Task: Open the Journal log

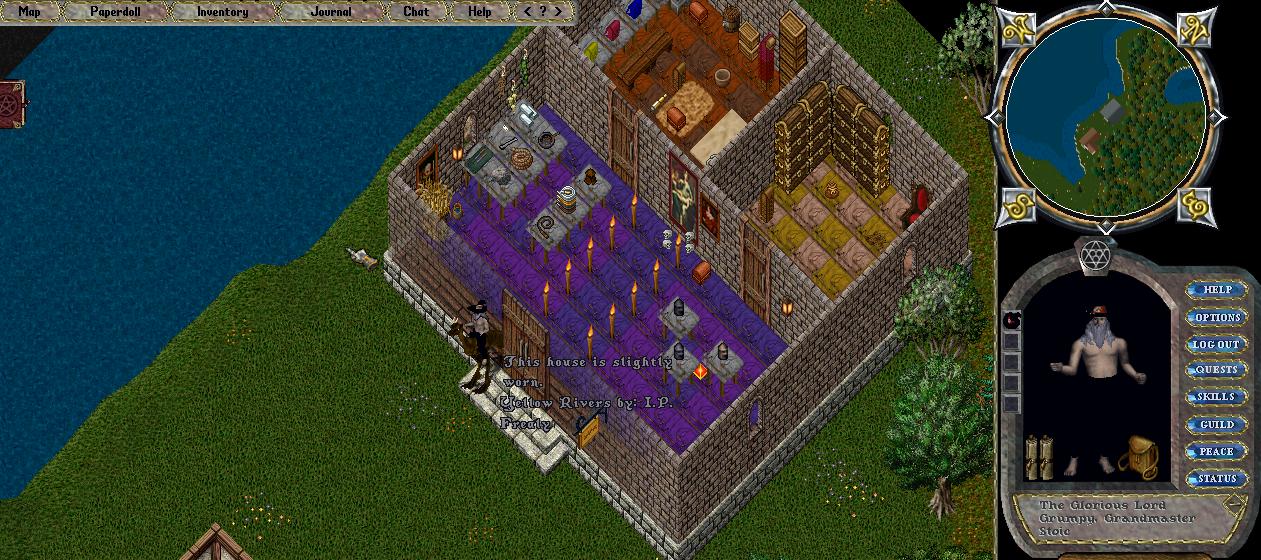Action: pos(331,12)
